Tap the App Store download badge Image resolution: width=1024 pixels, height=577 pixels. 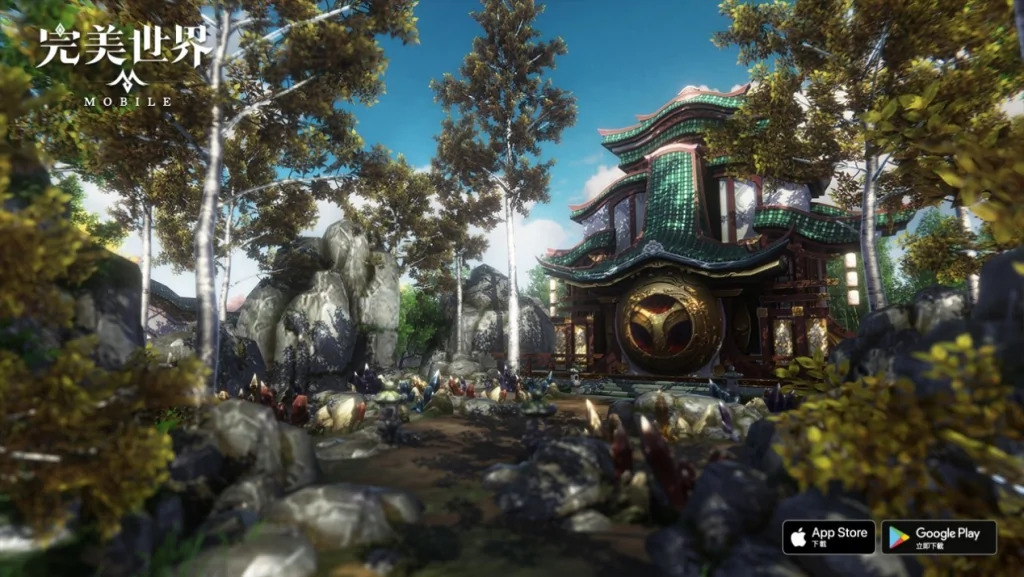point(828,537)
